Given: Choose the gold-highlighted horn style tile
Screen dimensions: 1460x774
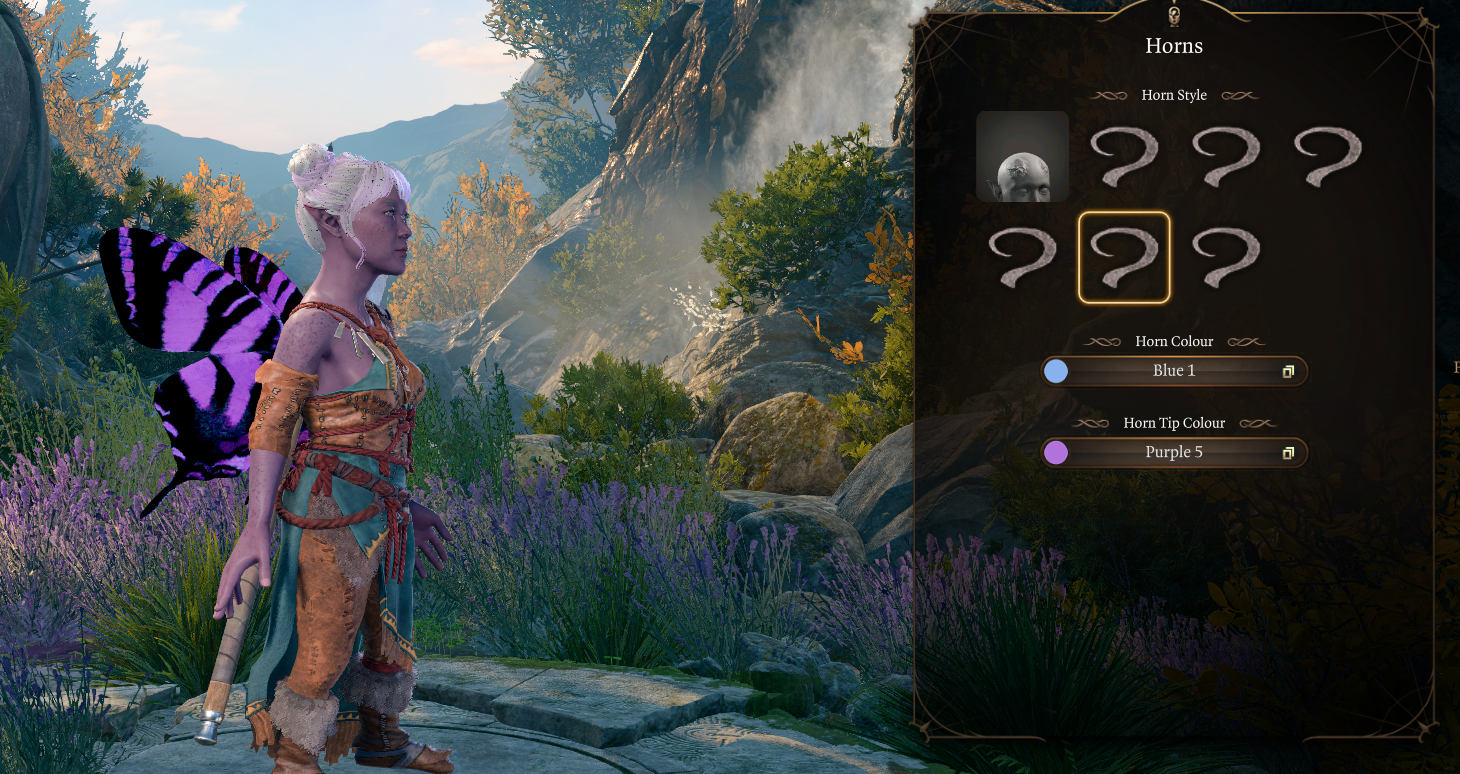Looking at the screenshot, I should [1124, 257].
